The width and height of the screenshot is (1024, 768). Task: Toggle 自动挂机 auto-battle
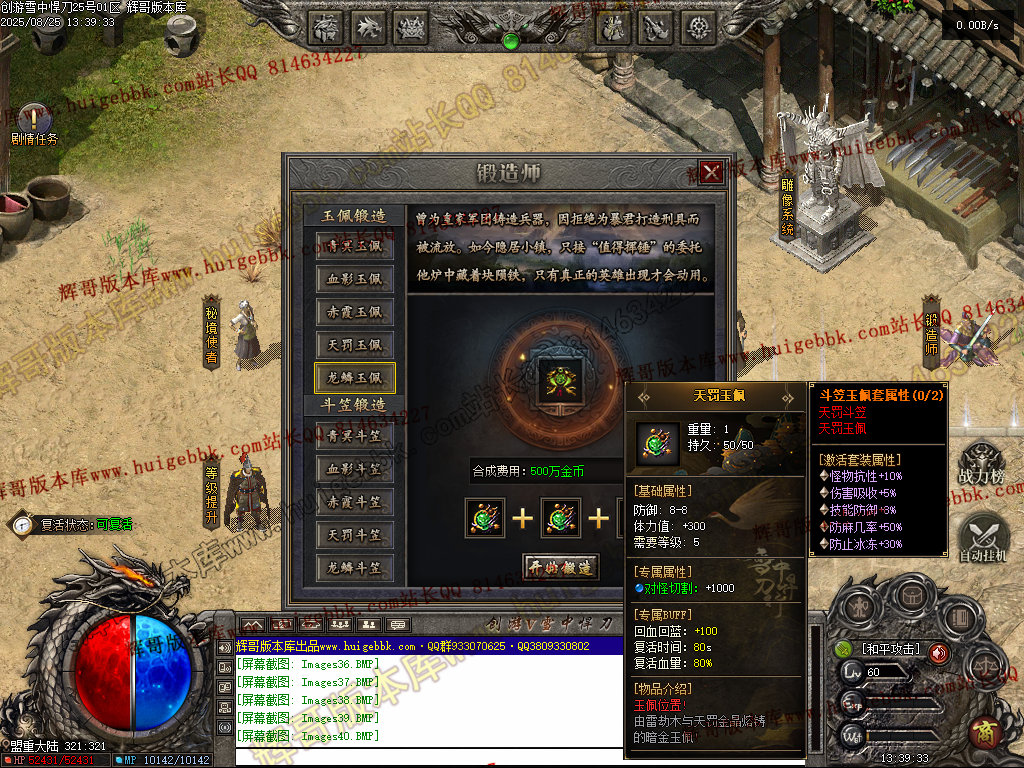click(981, 540)
